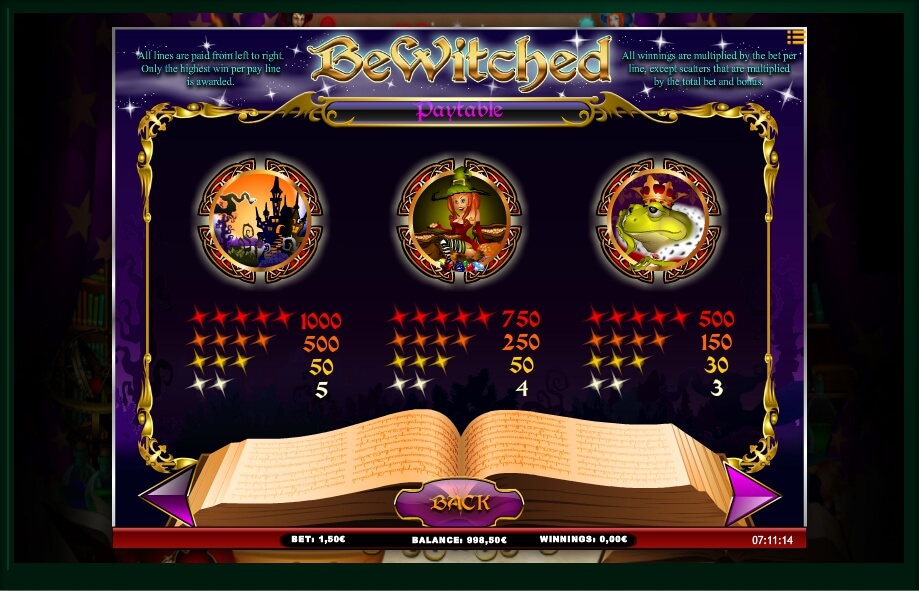The width and height of the screenshot is (919, 591).
Task: Click the BACK button on the spellbook
Action: click(x=460, y=501)
